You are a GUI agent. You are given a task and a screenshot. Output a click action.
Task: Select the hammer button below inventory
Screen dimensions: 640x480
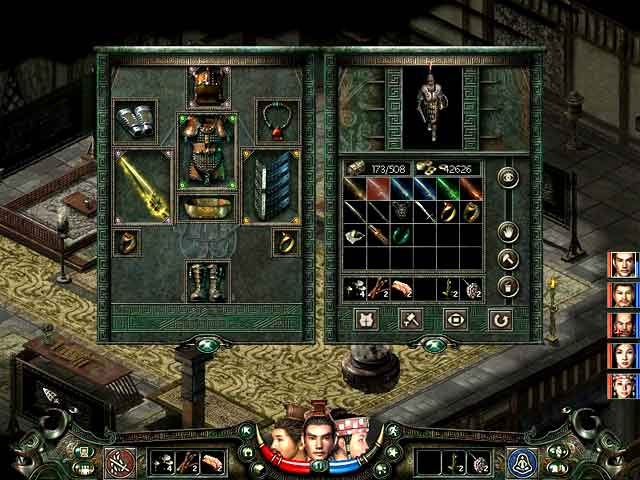[x=410, y=320]
